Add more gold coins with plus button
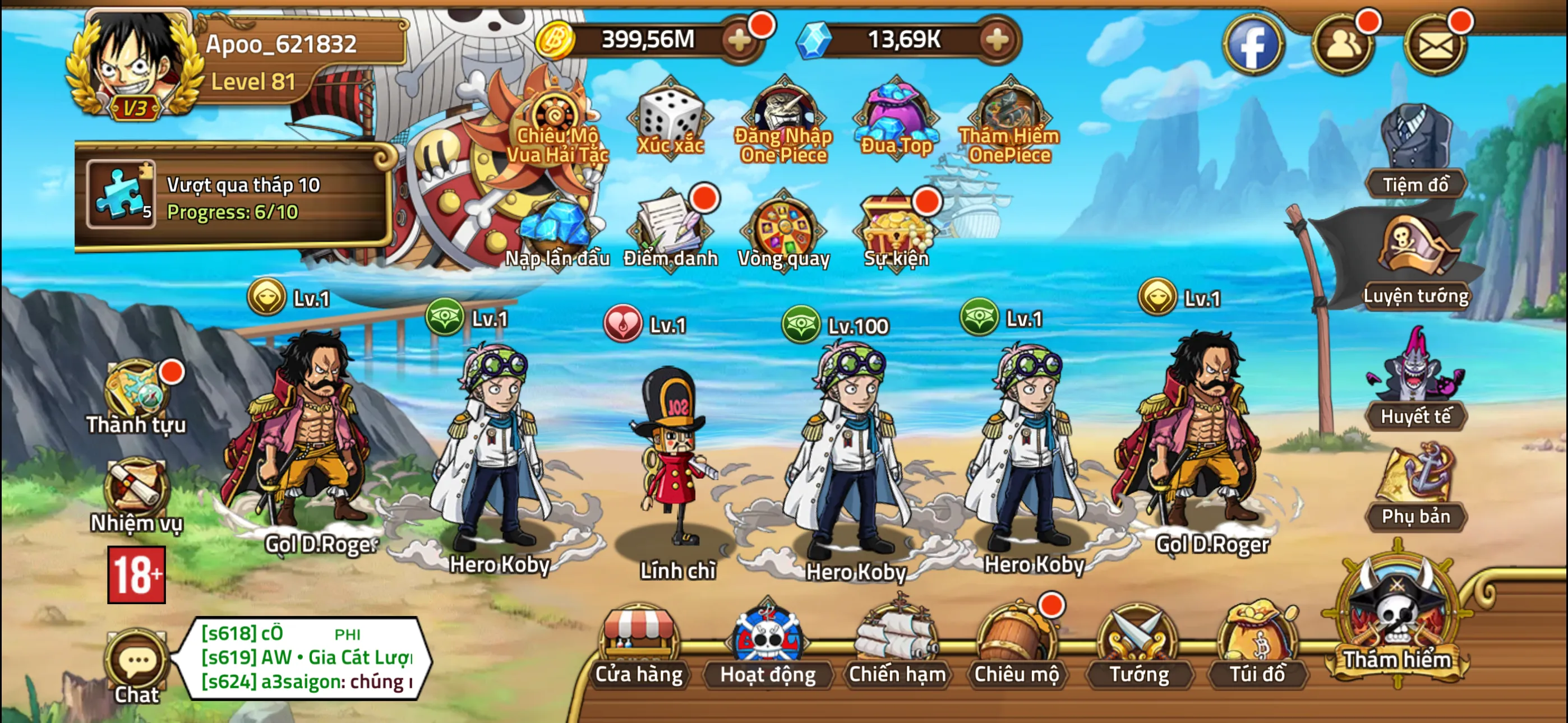This screenshot has height=723, width=1568. [x=740, y=41]
